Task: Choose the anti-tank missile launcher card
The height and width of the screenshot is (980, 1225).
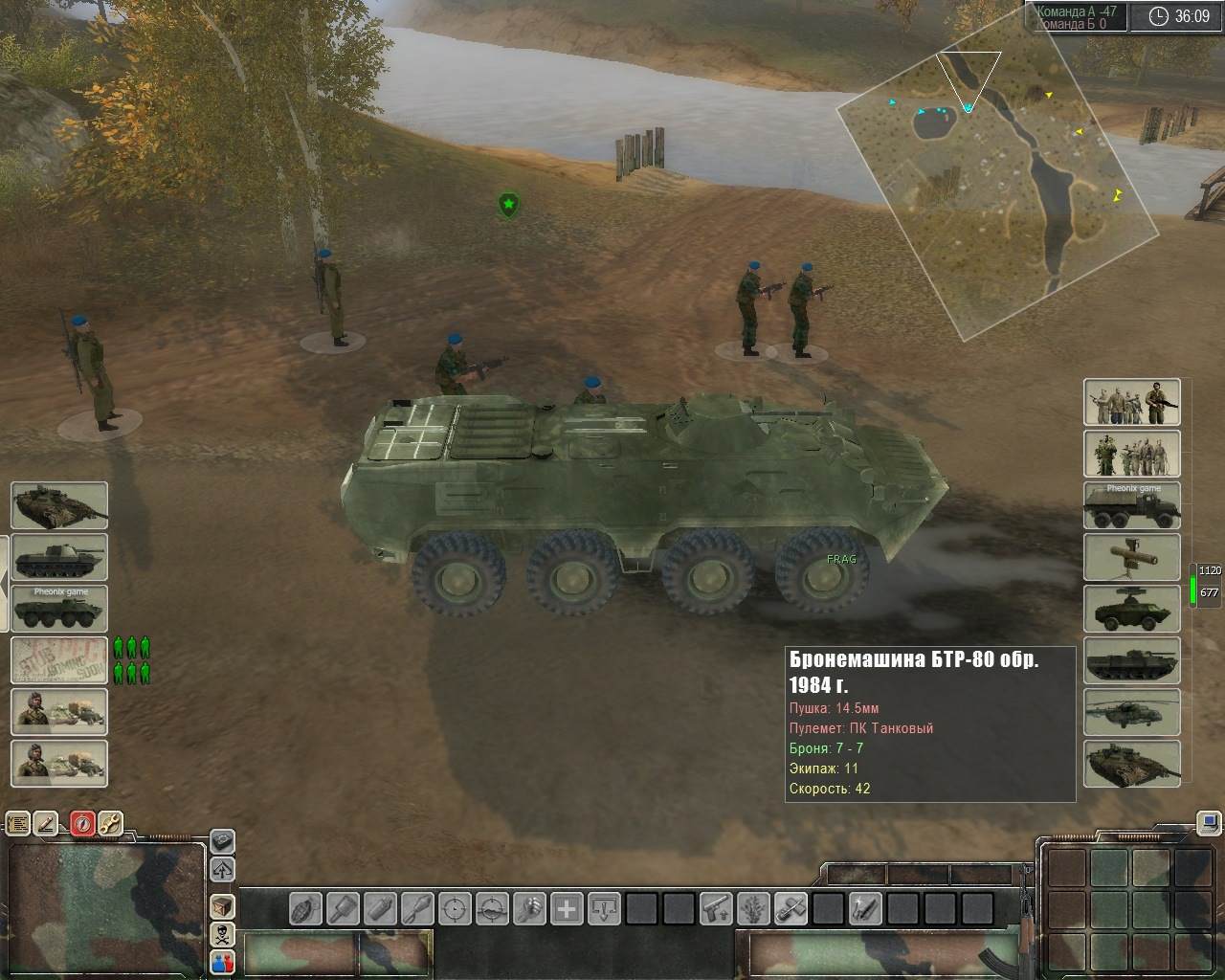Action: (1131, 557)
